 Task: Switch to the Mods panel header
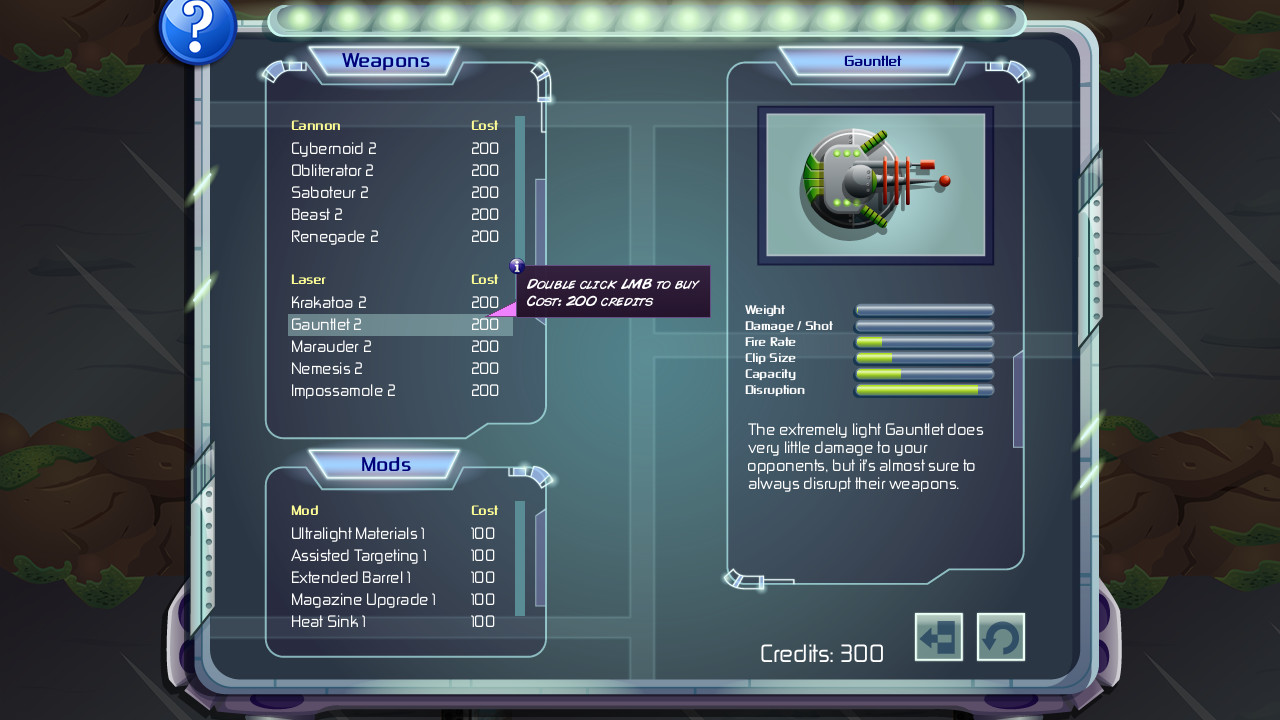tap(386, 464)
